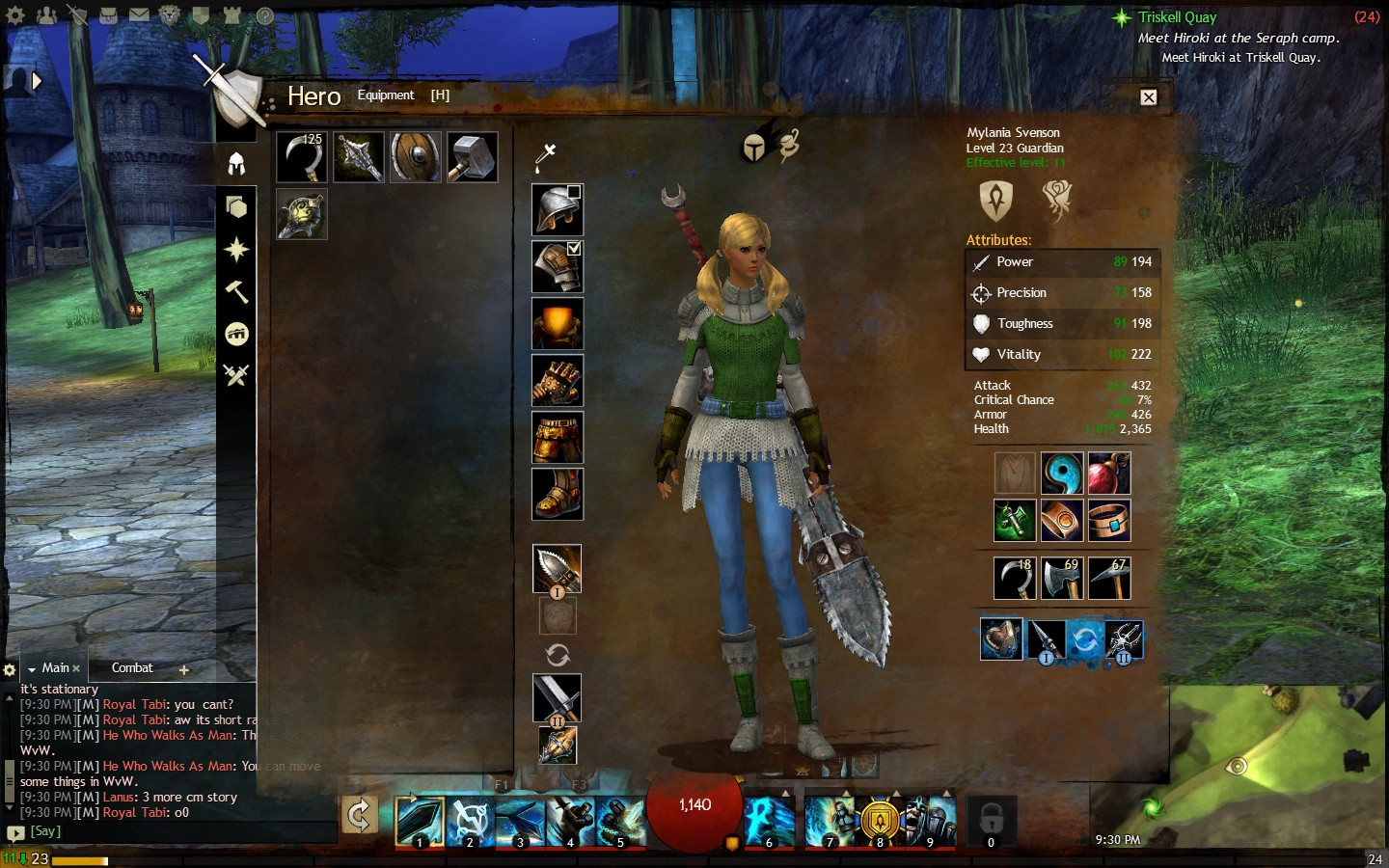This screenshot has width=1389, height=868.
Task: Toggle the shoulder armor visibility checkbox
Action: coord(574,249)
